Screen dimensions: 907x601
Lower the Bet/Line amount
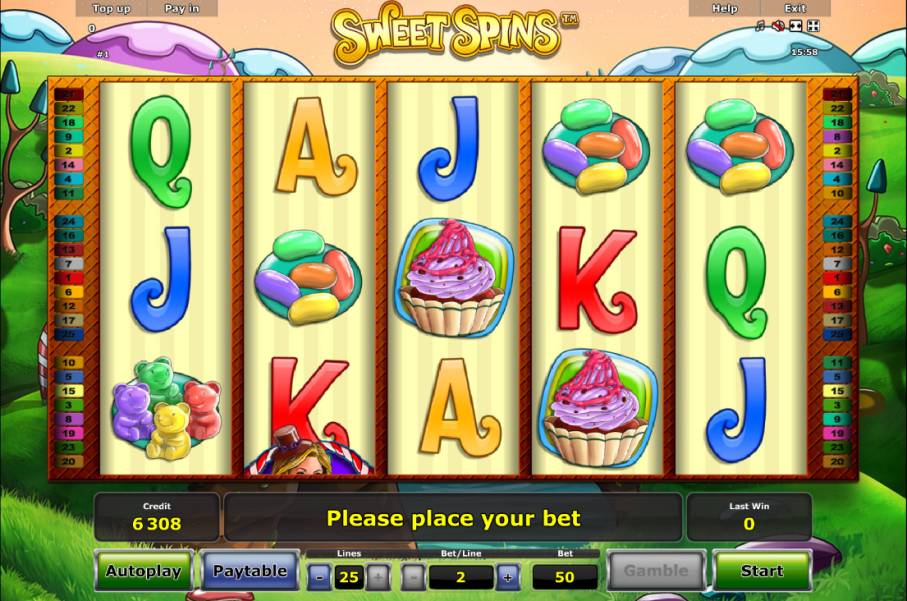pyautogui.click(x=414, y=577)
